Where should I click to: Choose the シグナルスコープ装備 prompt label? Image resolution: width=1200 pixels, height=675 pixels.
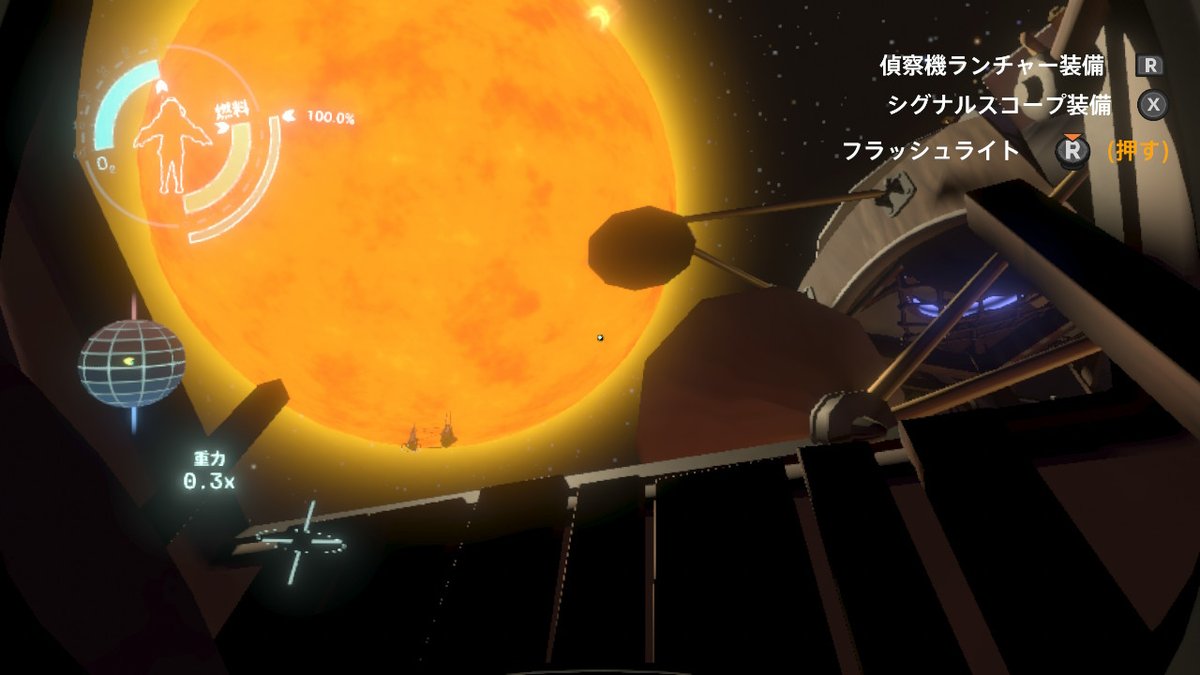(x=999, y=105)
